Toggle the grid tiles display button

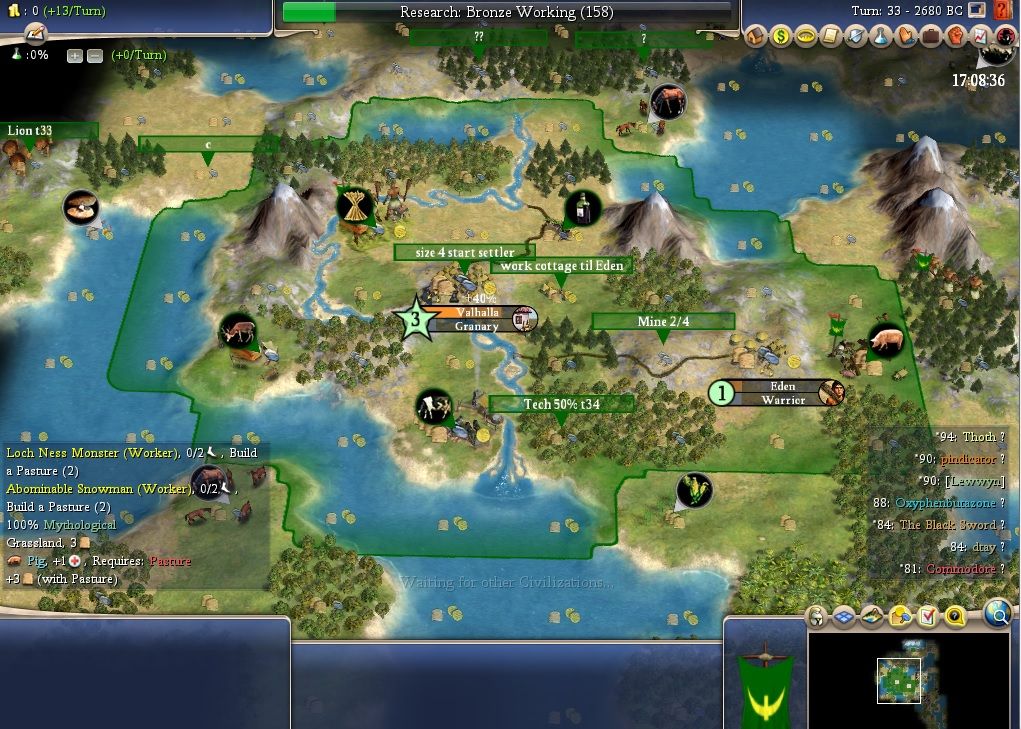[x=844, y=616]
